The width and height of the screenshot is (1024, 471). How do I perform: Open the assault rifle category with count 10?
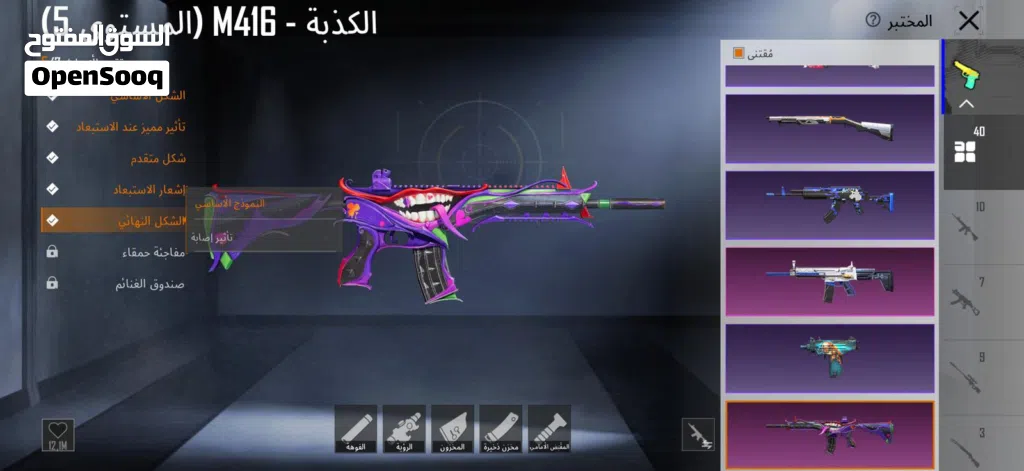[x=966, y=224]
